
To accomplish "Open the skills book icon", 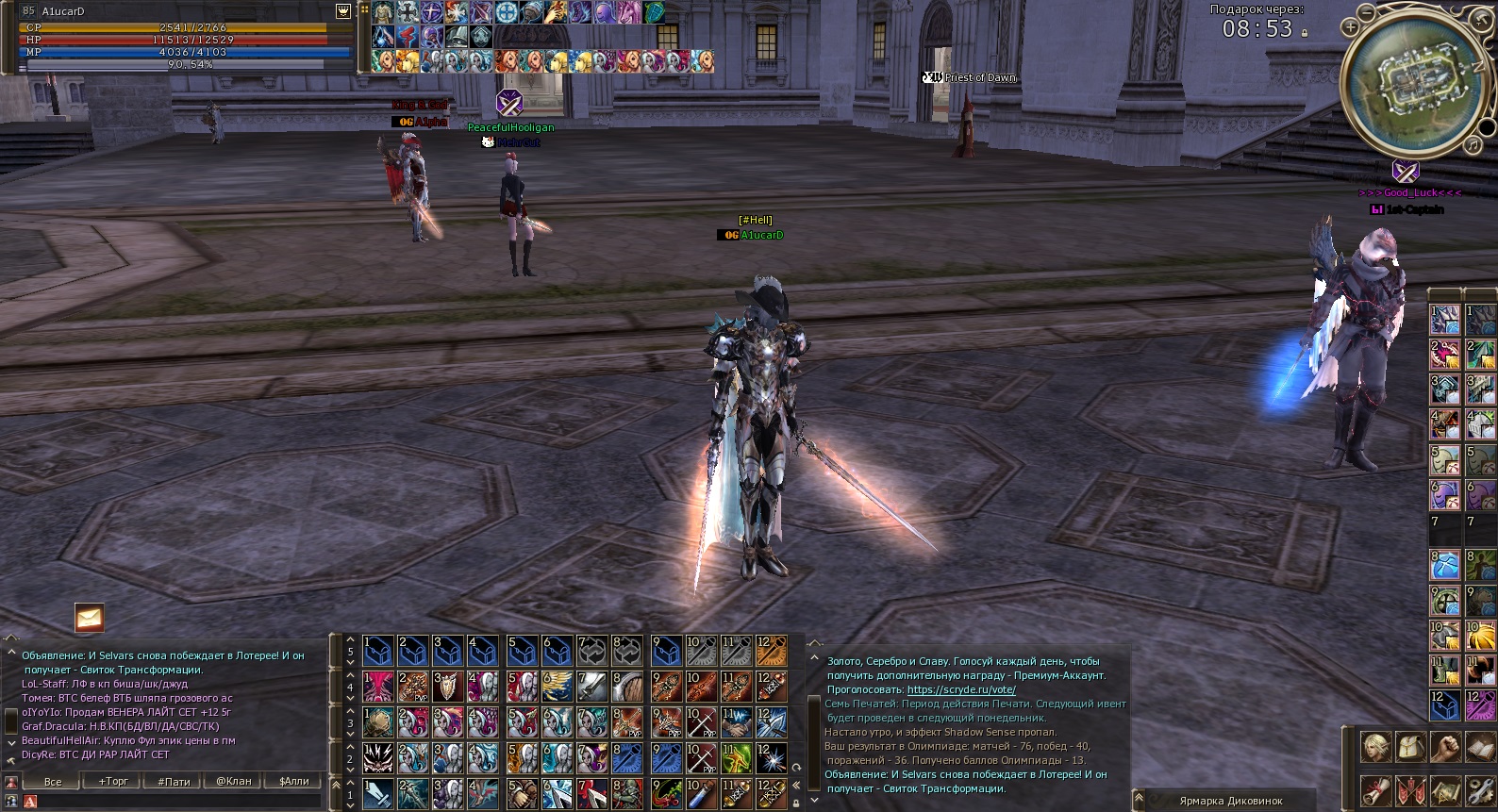I will coord(1479,747).
